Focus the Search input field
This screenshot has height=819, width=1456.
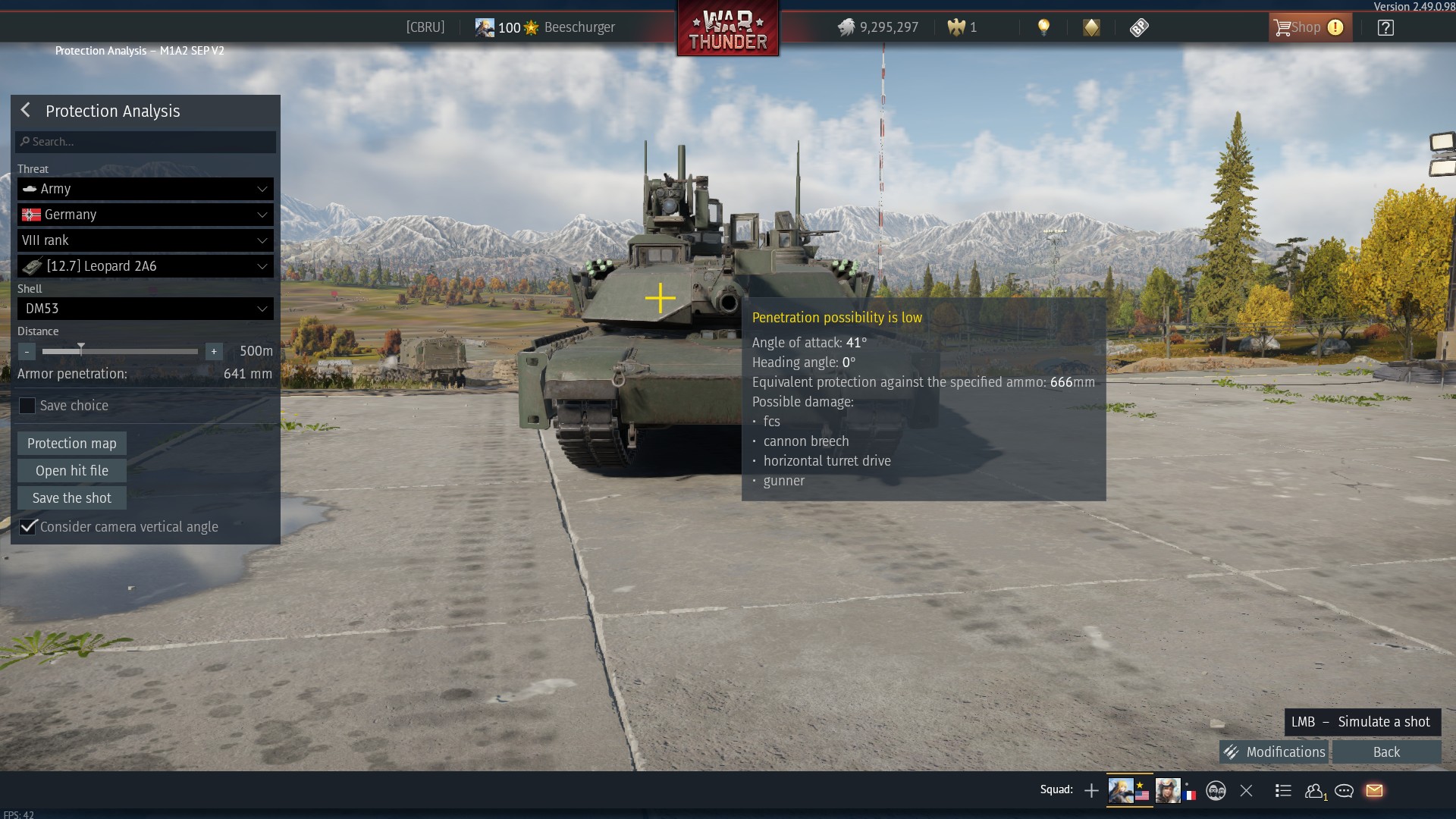[x=146, y=142]
